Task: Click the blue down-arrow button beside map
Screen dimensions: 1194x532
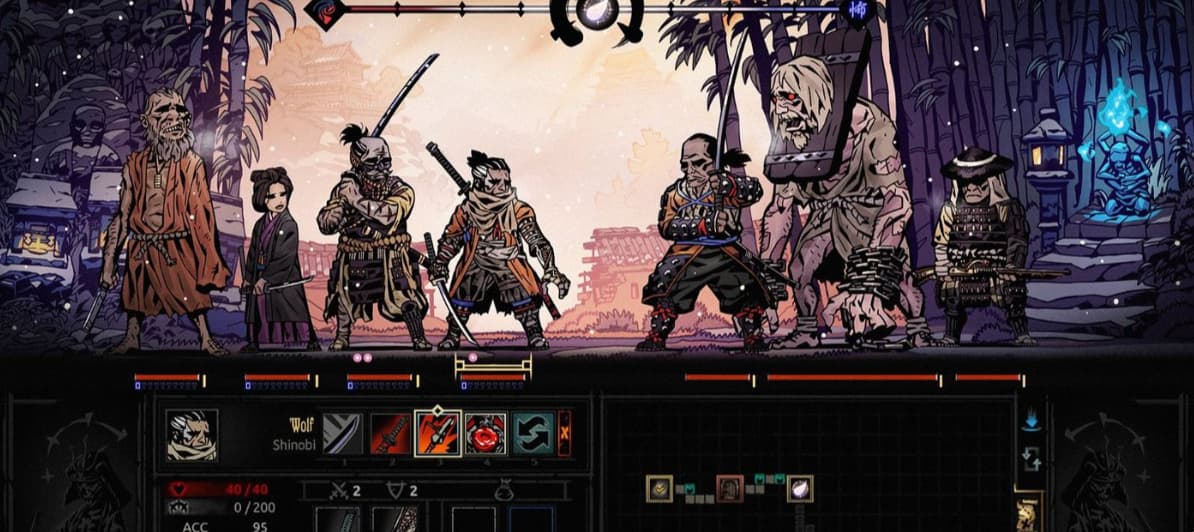Action: [1031, 421]
